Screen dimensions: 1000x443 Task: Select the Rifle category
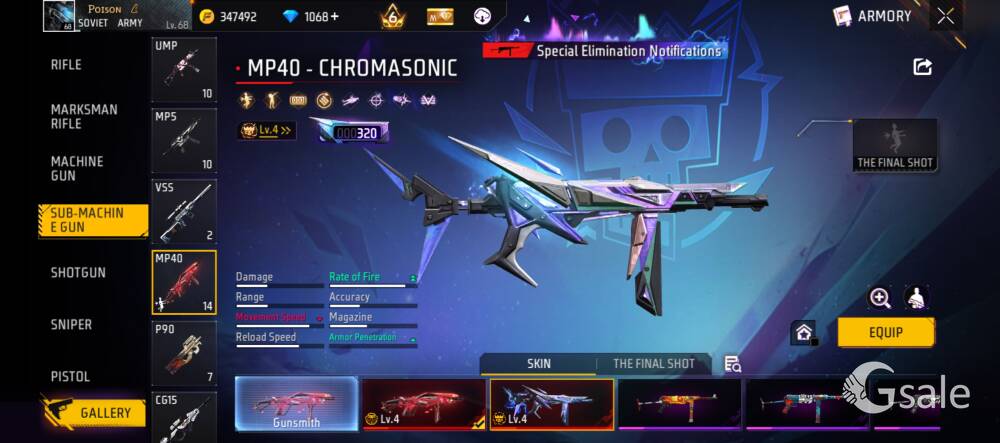pyautogui.click(x=66, y=65)
